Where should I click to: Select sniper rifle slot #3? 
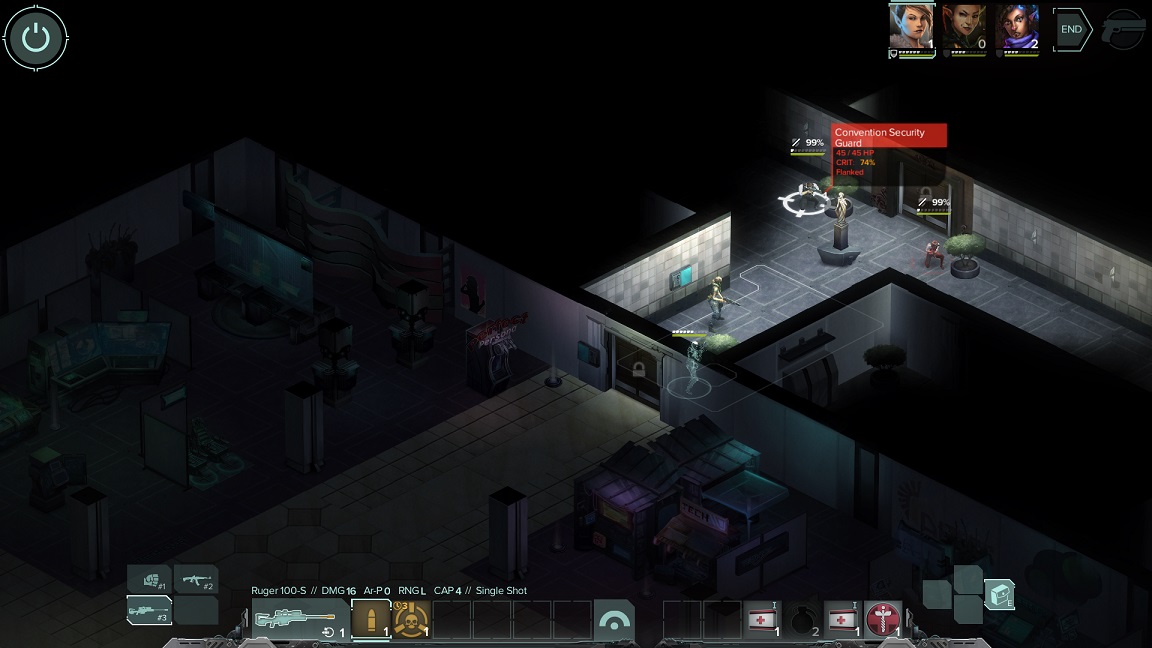149,610
